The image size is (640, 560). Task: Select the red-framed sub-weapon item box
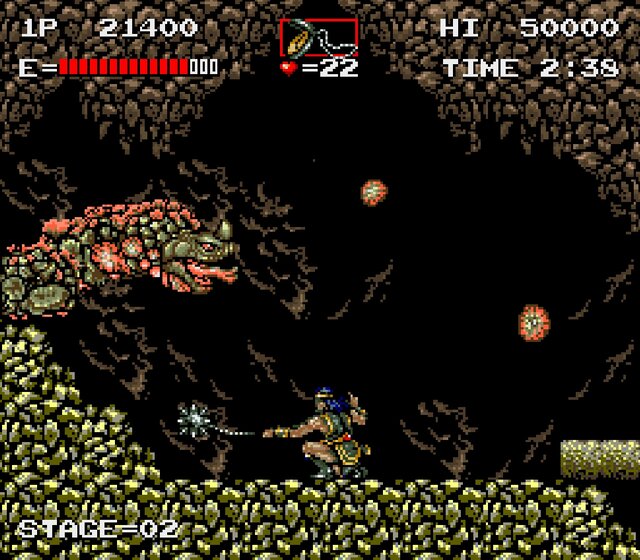point(318,38)
